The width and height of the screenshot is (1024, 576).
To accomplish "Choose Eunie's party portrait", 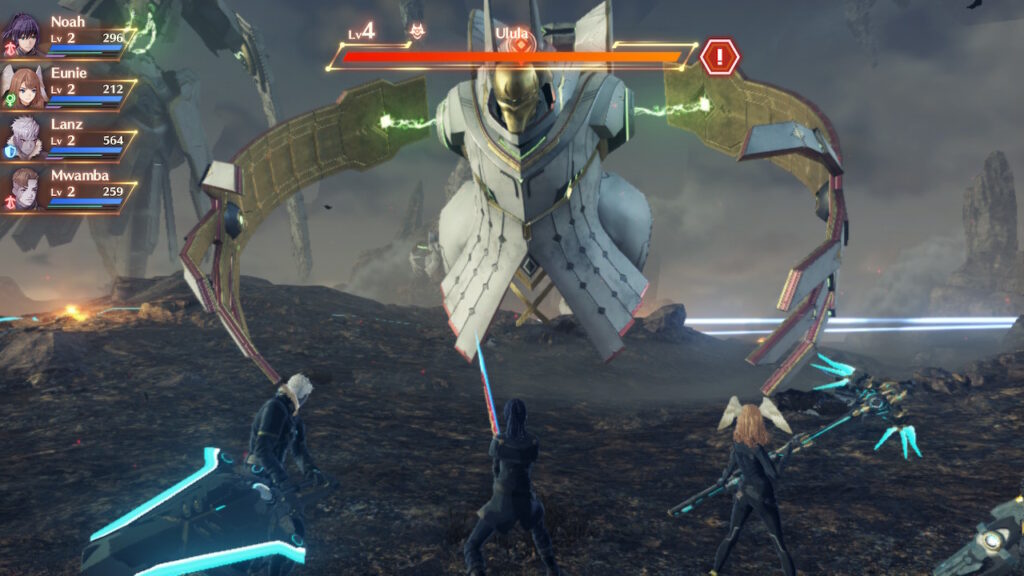I will [21, 85].
